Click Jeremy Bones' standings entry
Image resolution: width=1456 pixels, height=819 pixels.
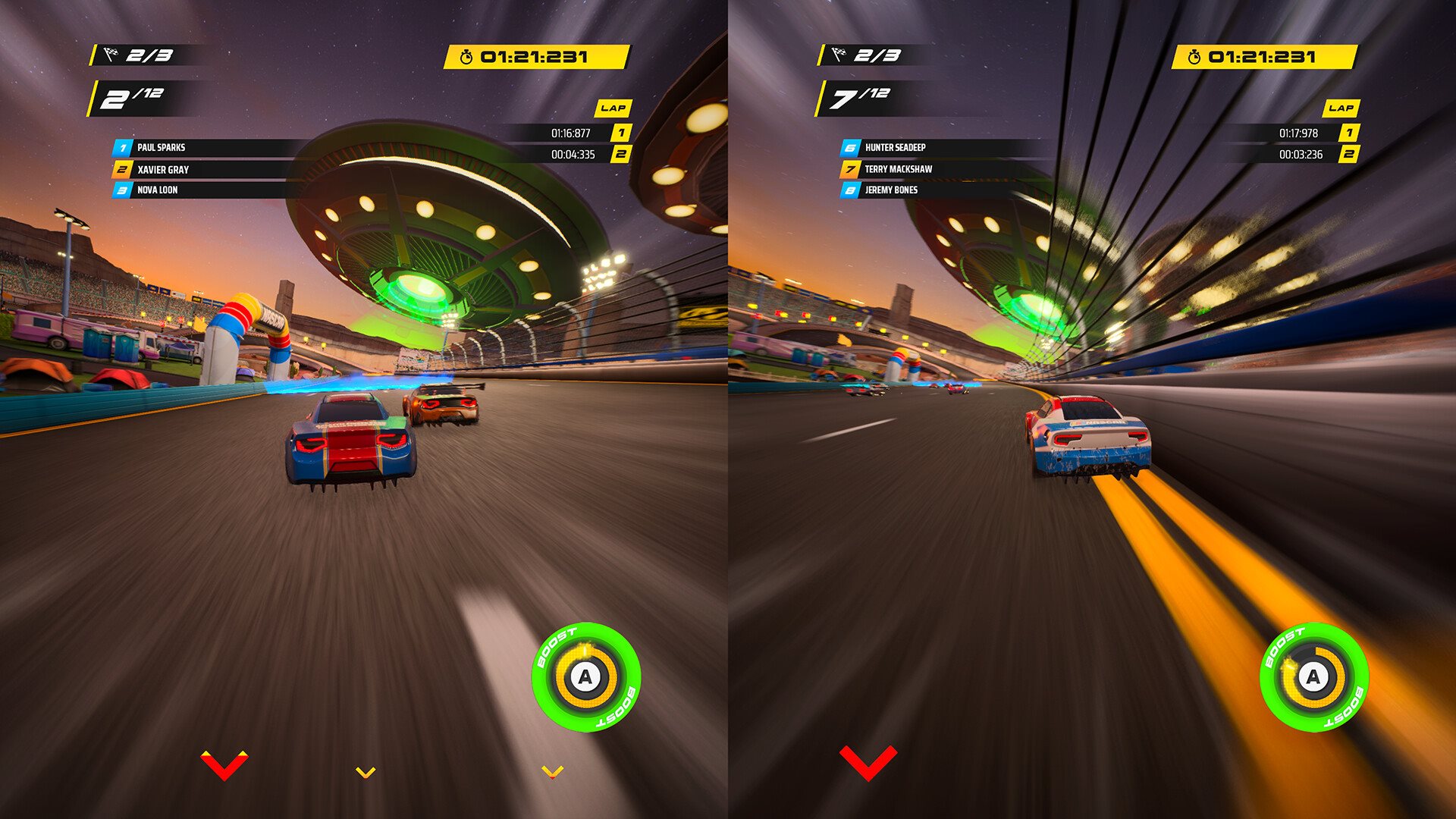tap(891, 190)
